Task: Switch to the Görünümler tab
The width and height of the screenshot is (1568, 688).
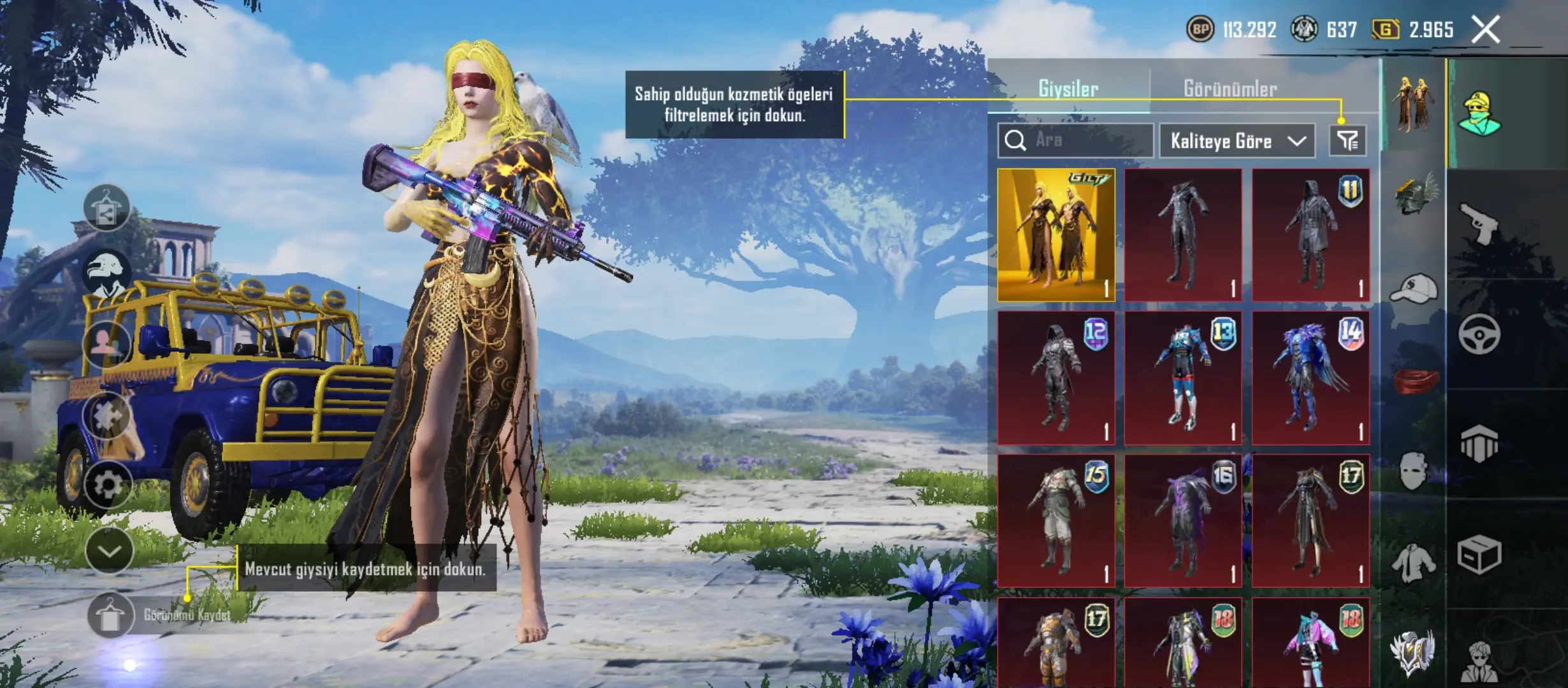Action: [x=1230, y=89]
